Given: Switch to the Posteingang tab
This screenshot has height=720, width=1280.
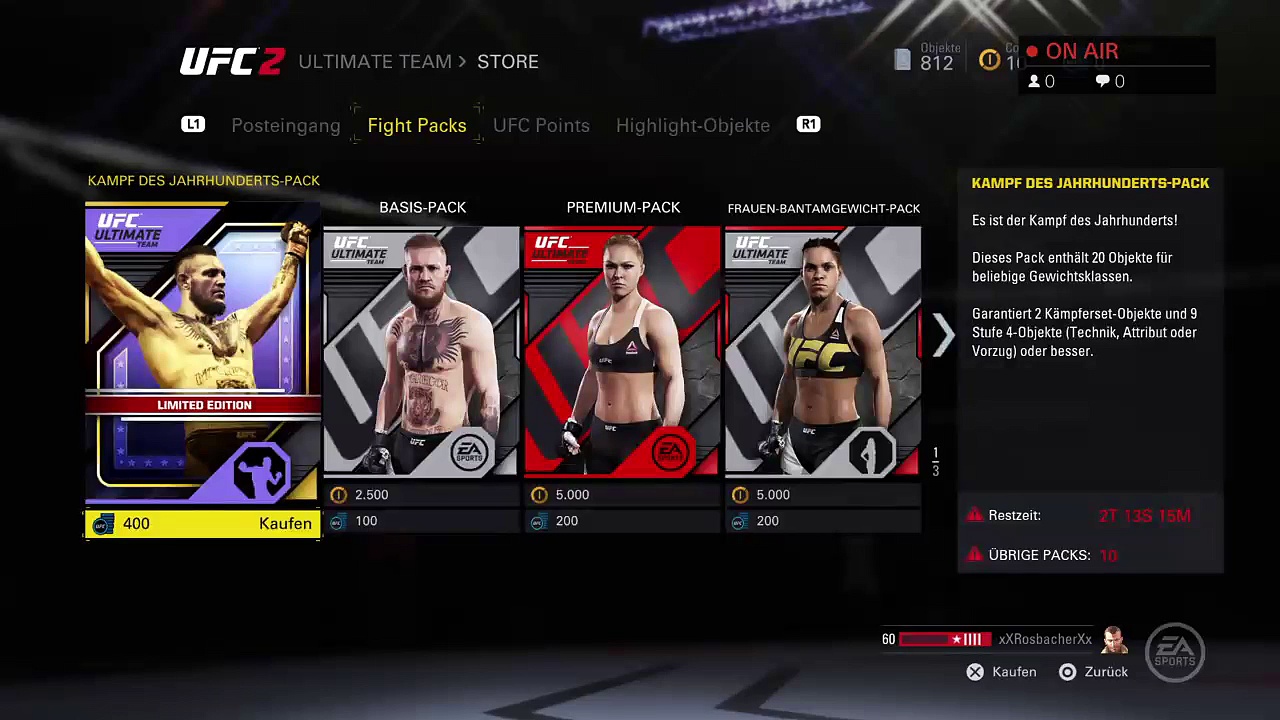Looking at the screenshot, I should (x=285, y=126).
